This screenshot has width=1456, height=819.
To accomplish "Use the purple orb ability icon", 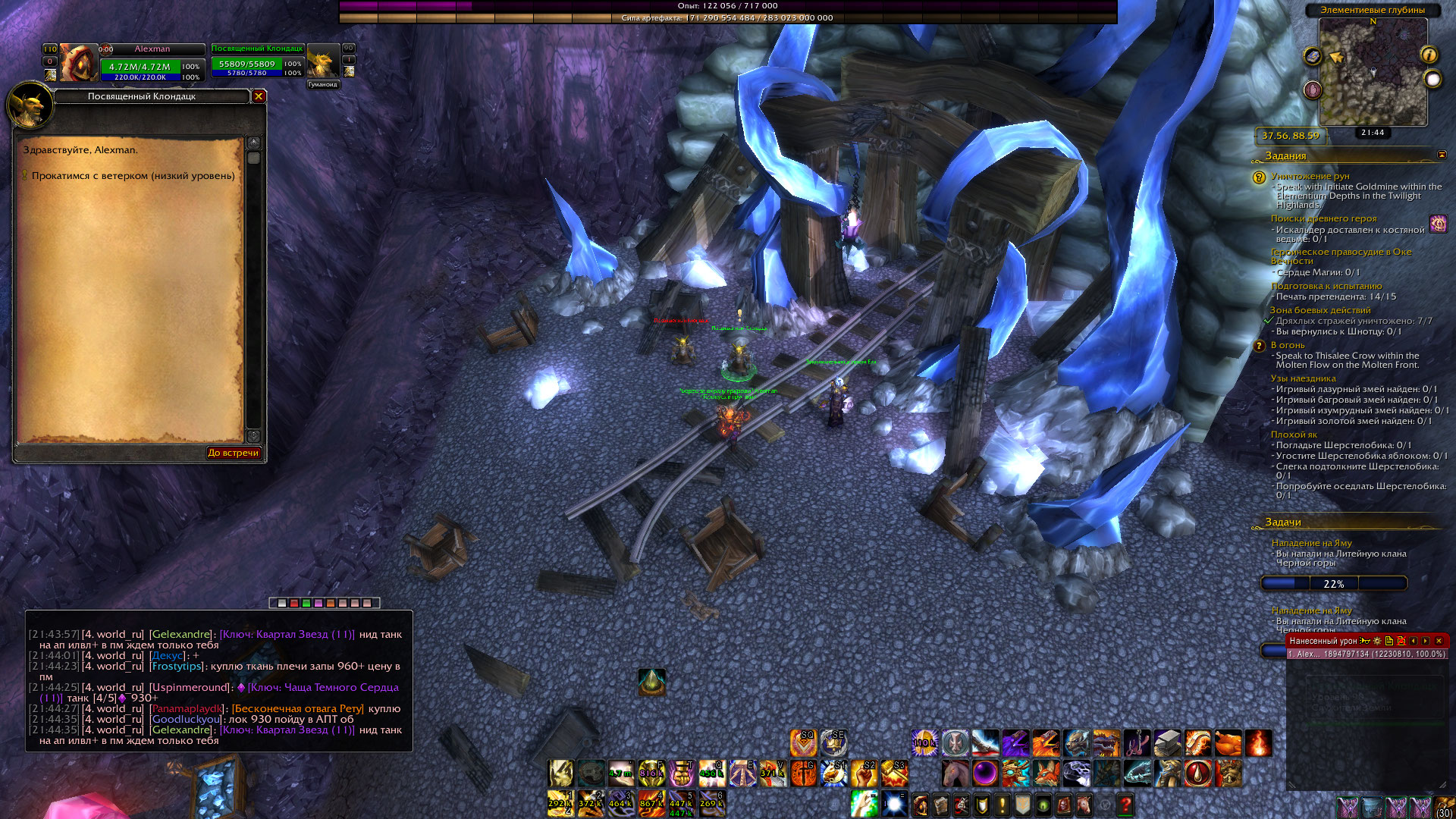I will pyautogui.click(x=985, y=773).
